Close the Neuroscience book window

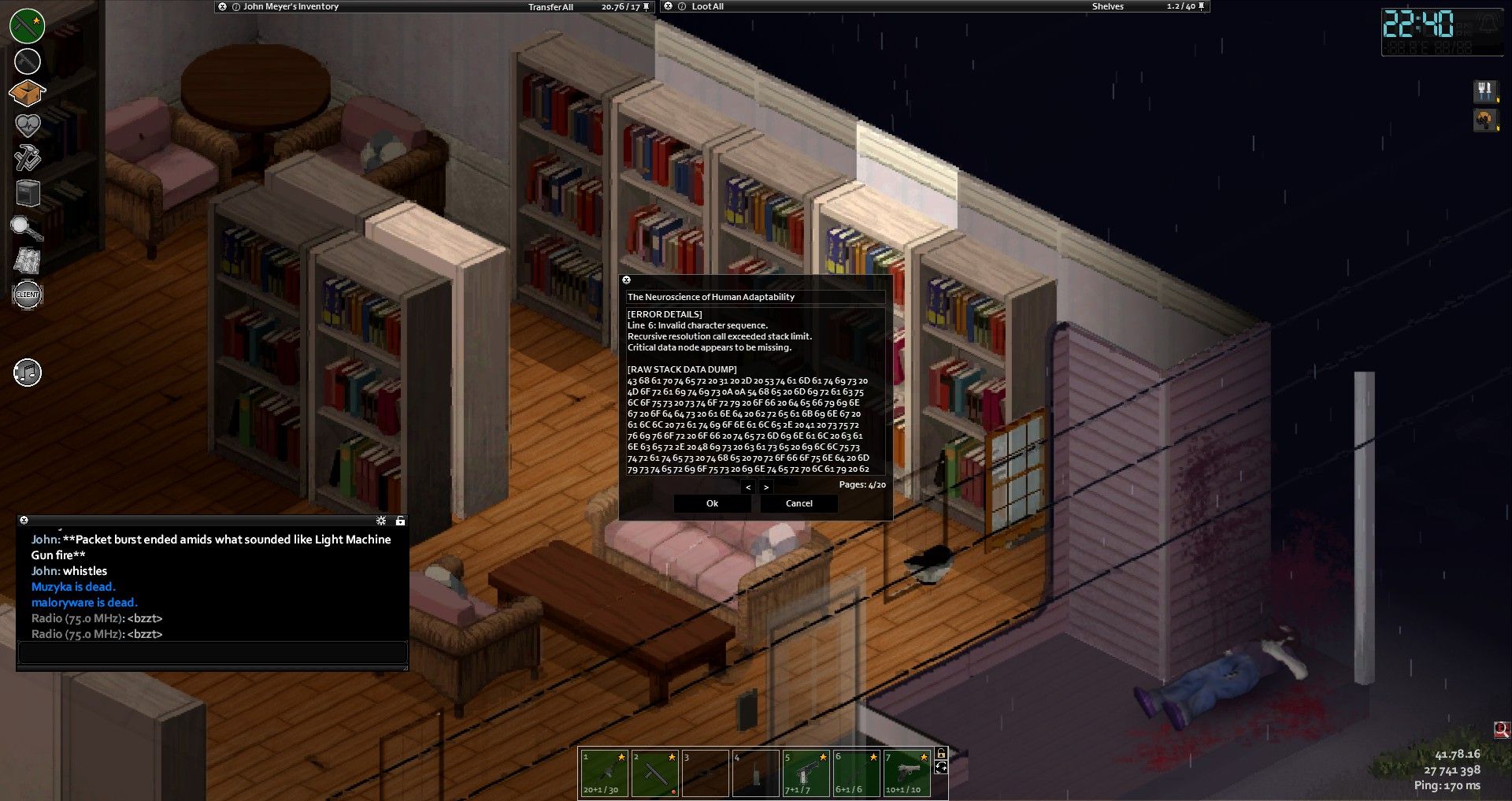627,280
